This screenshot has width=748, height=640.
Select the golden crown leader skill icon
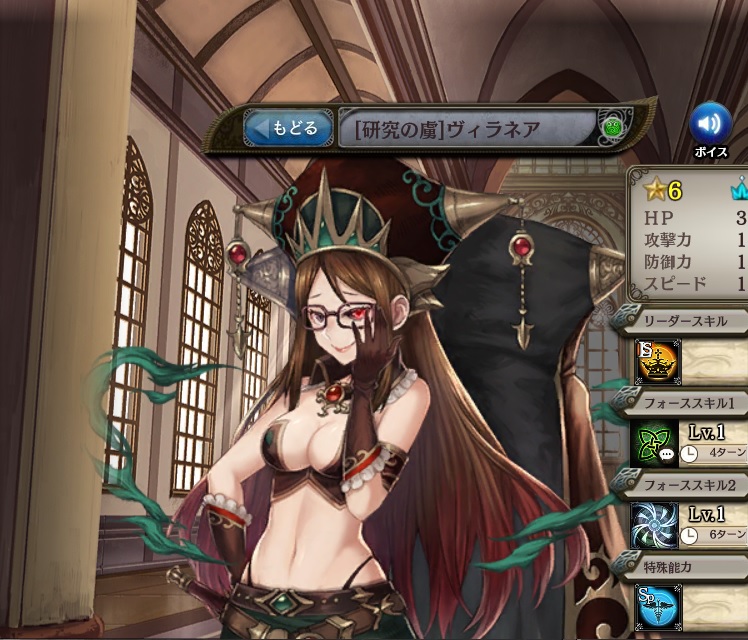[657, 362]
